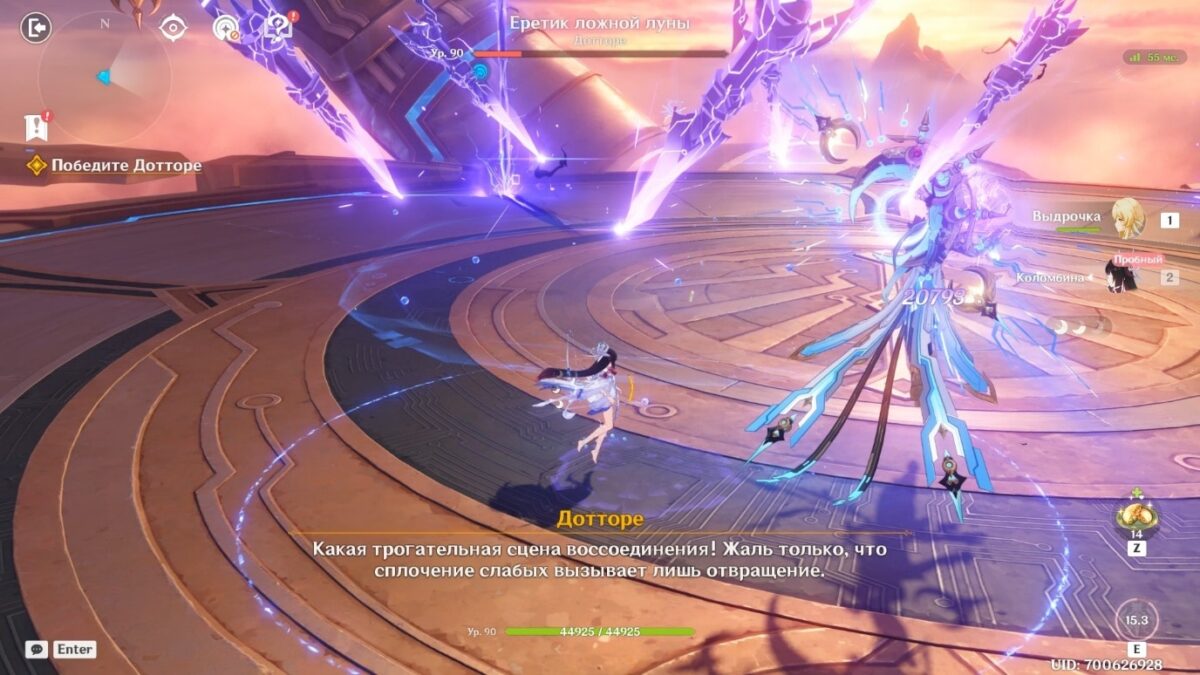Open the circular minimap
The height and width of the screenshot is (675, 1200).
(104, 77)
